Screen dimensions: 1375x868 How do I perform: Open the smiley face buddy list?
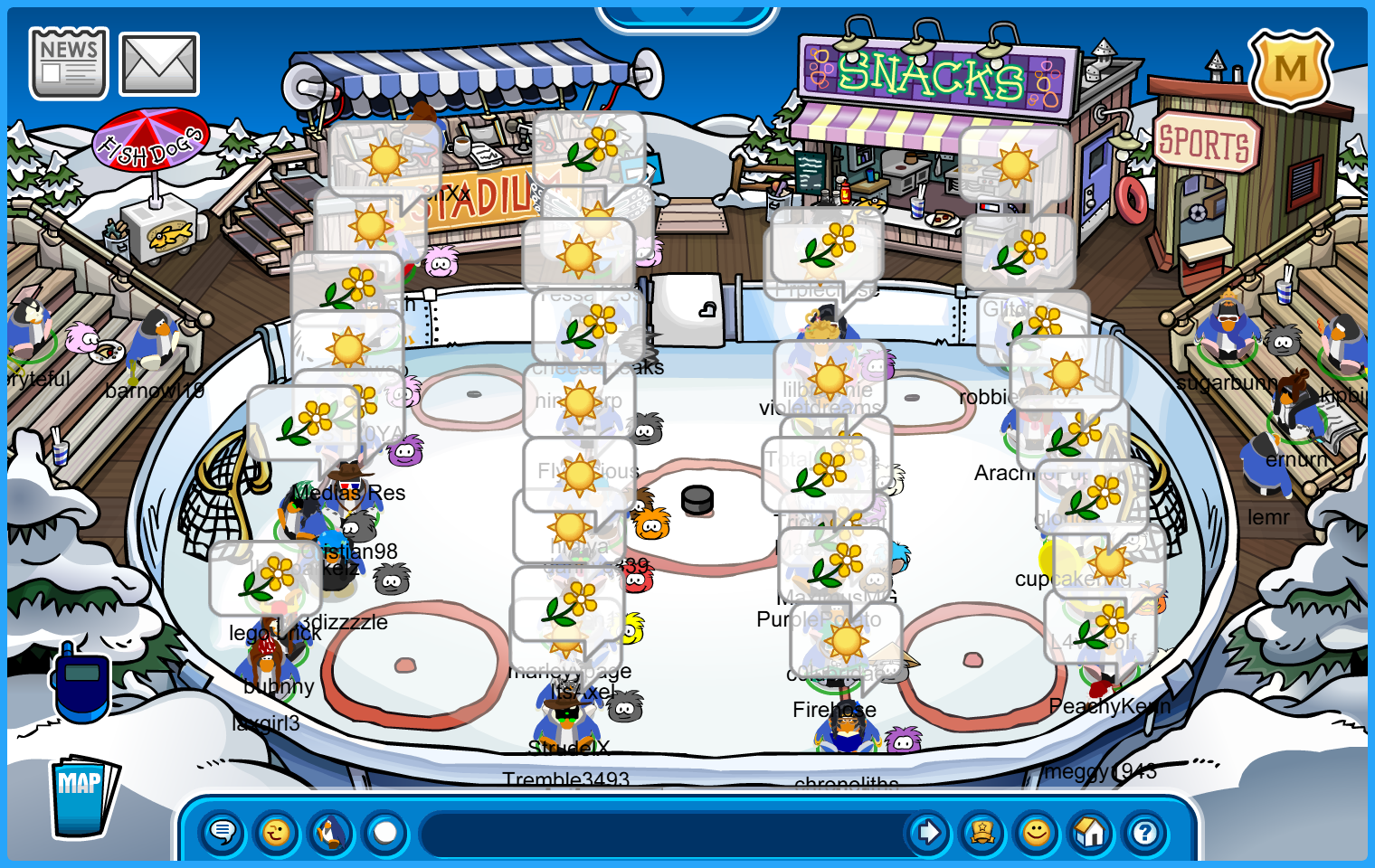[x=1037, y=832]
